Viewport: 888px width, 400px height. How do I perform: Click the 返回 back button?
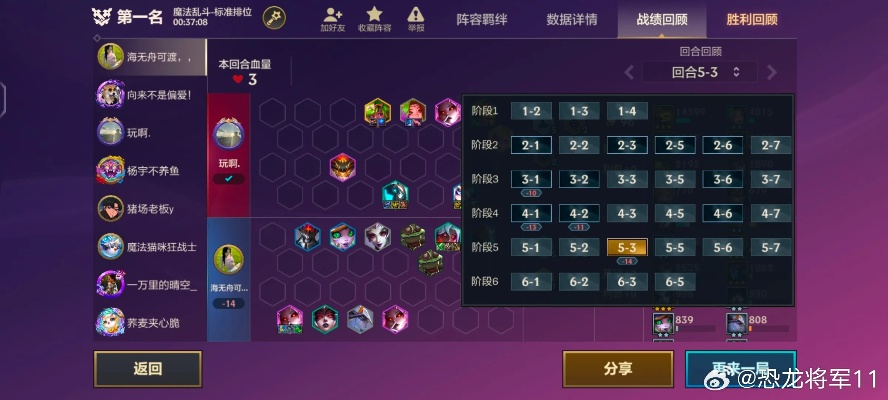point(147,368)
